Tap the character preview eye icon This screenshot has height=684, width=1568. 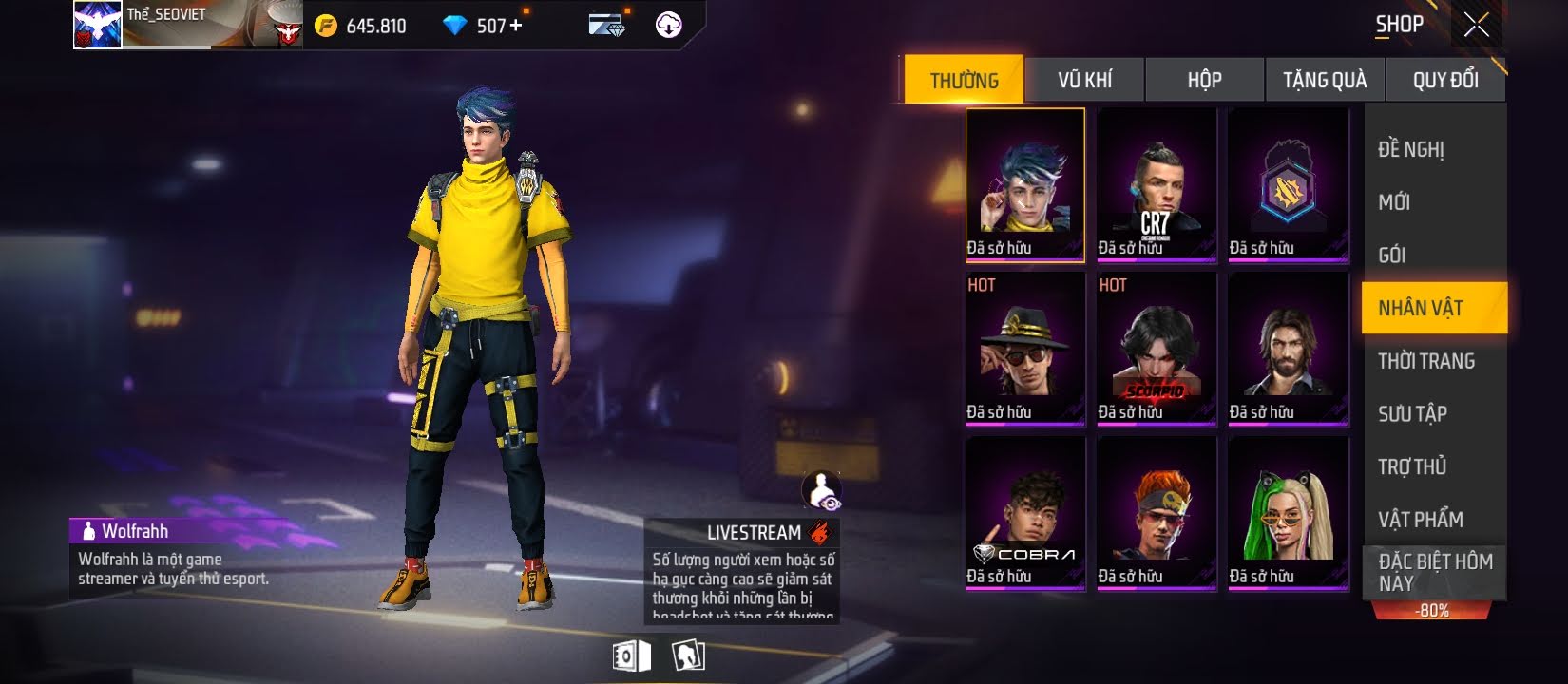tap(822, 490)
